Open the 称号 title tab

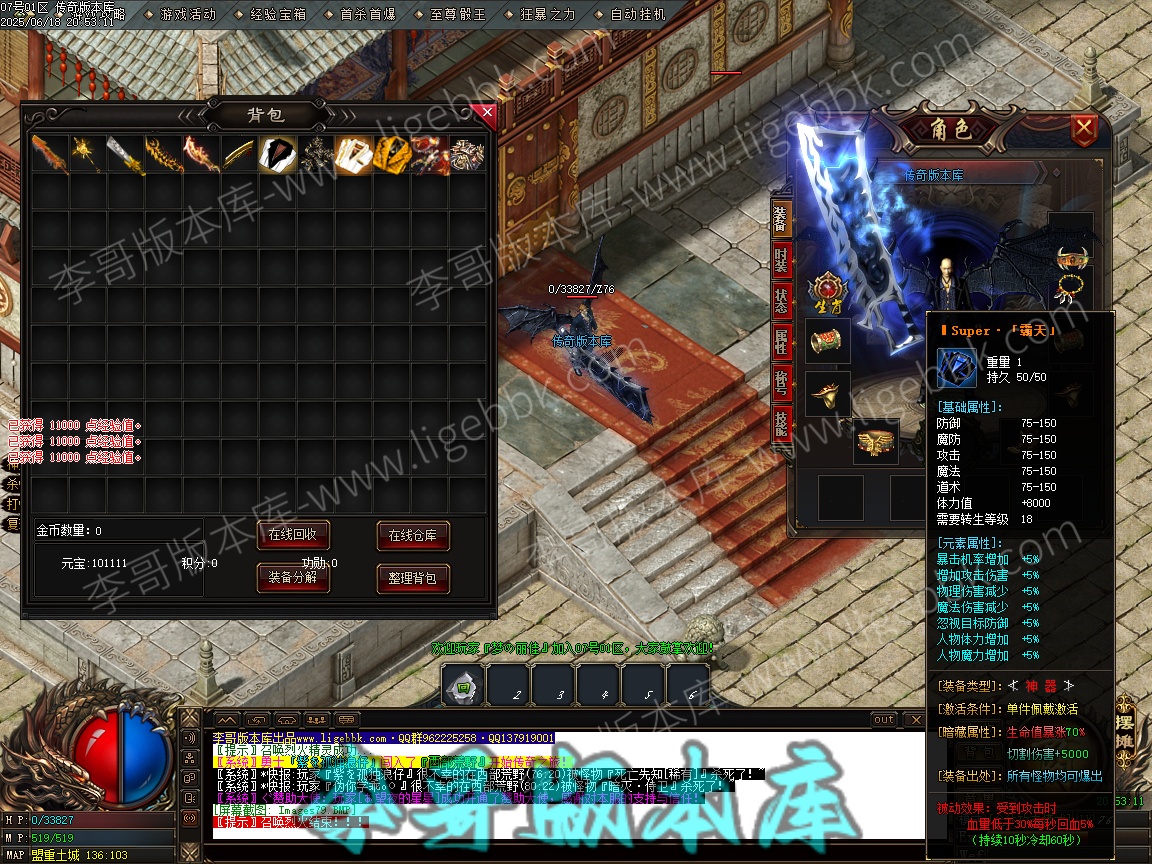coord(782,384)
